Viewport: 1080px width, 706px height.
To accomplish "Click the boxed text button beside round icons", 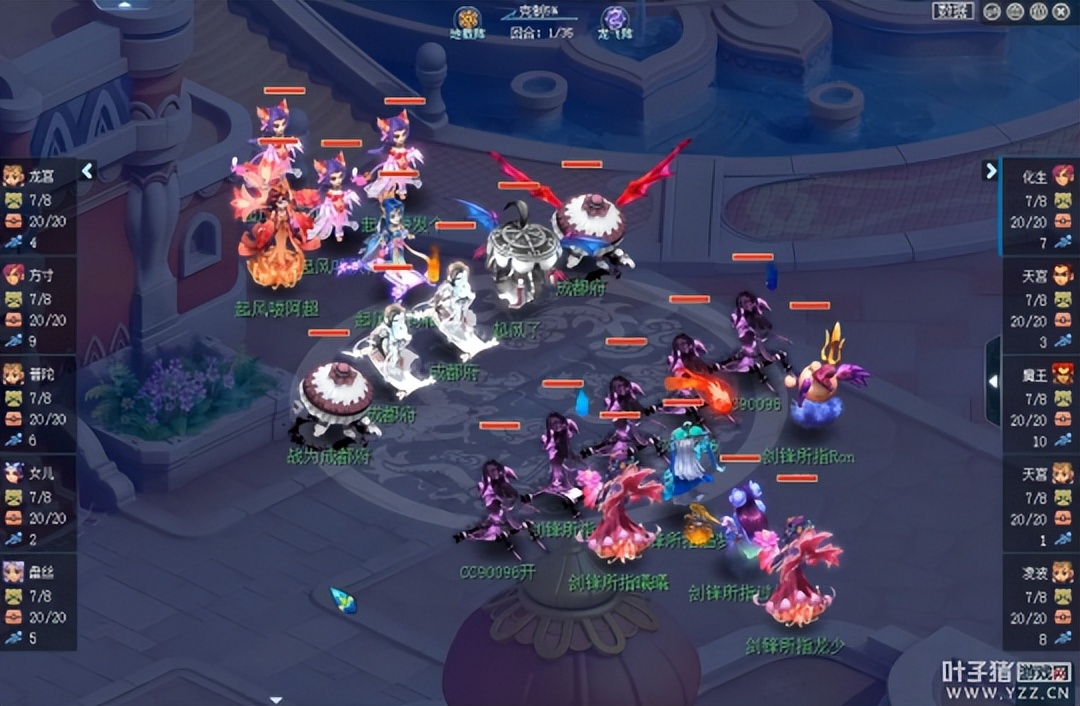I will 953,12.
